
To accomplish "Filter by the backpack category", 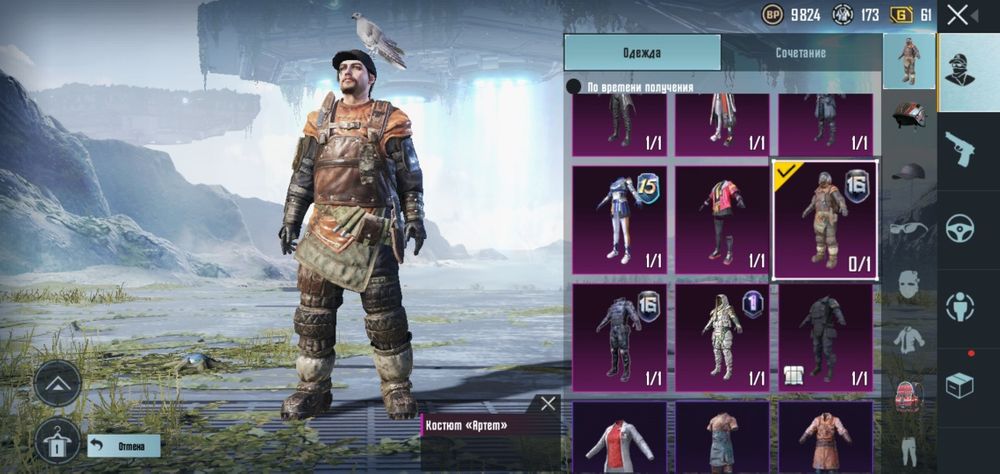I will click(908, 393).
